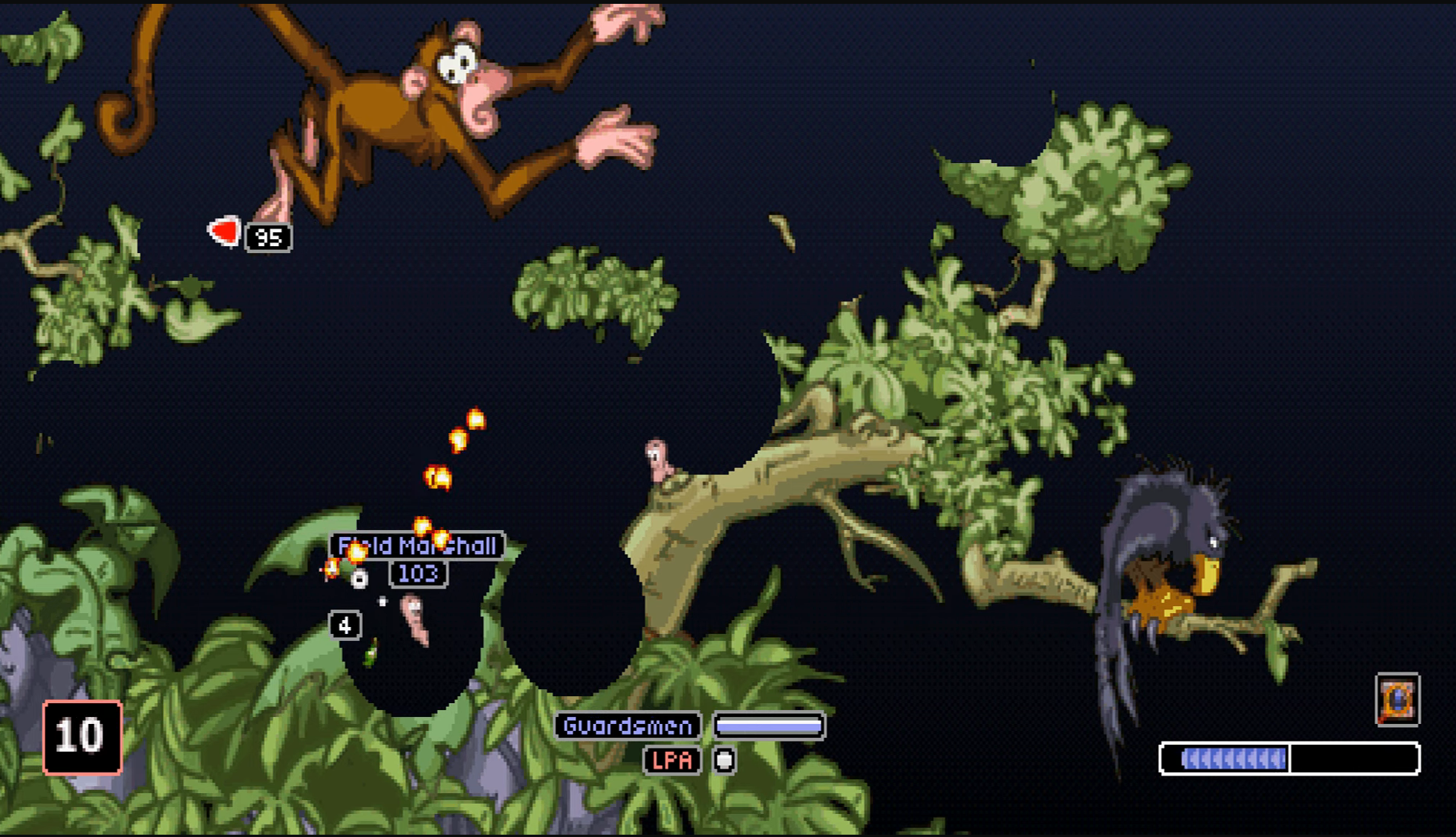Click the Guardsmen team label
This screenshot has height=837, width=1456.
(x=628, y=725)
